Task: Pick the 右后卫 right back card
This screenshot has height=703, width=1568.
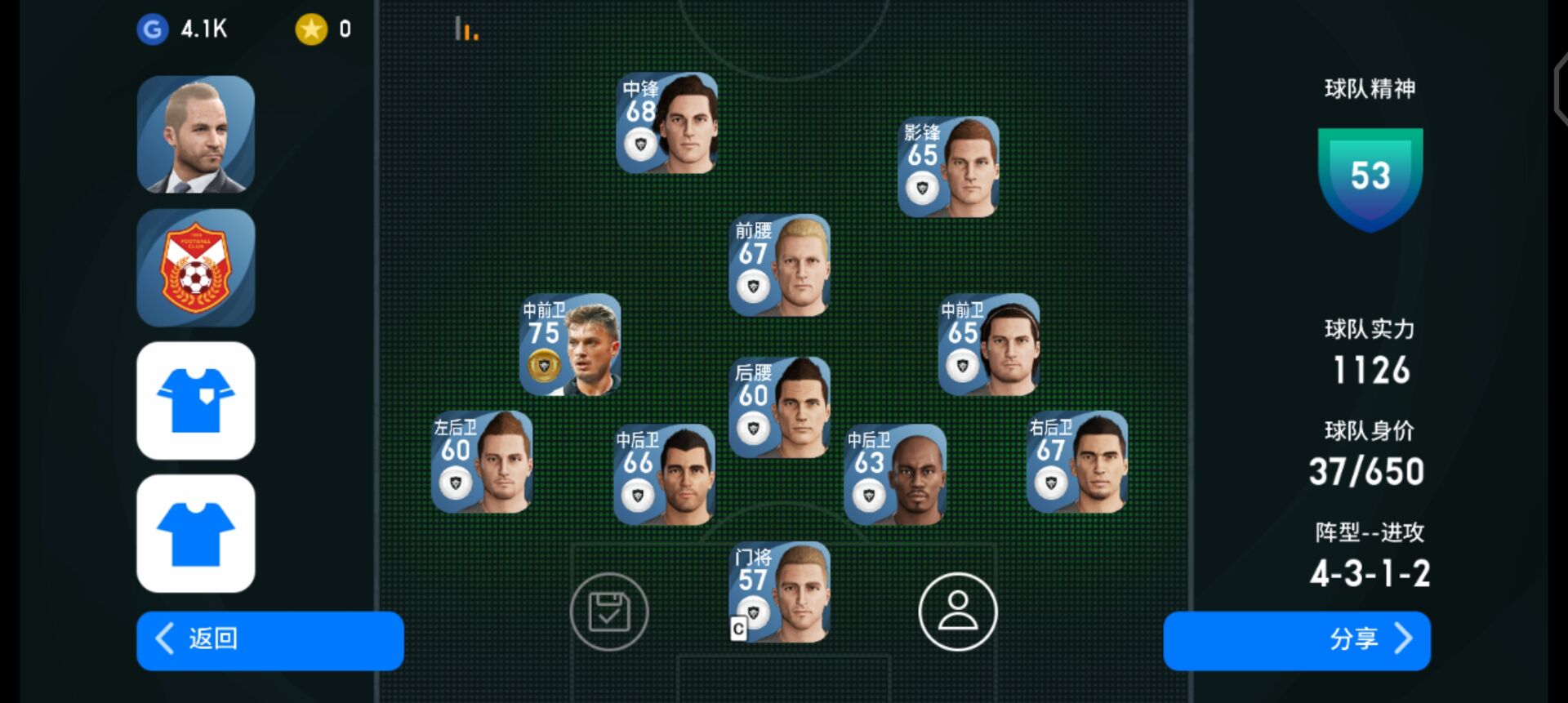Action: pyautogui.click(x=1076, y=462)
